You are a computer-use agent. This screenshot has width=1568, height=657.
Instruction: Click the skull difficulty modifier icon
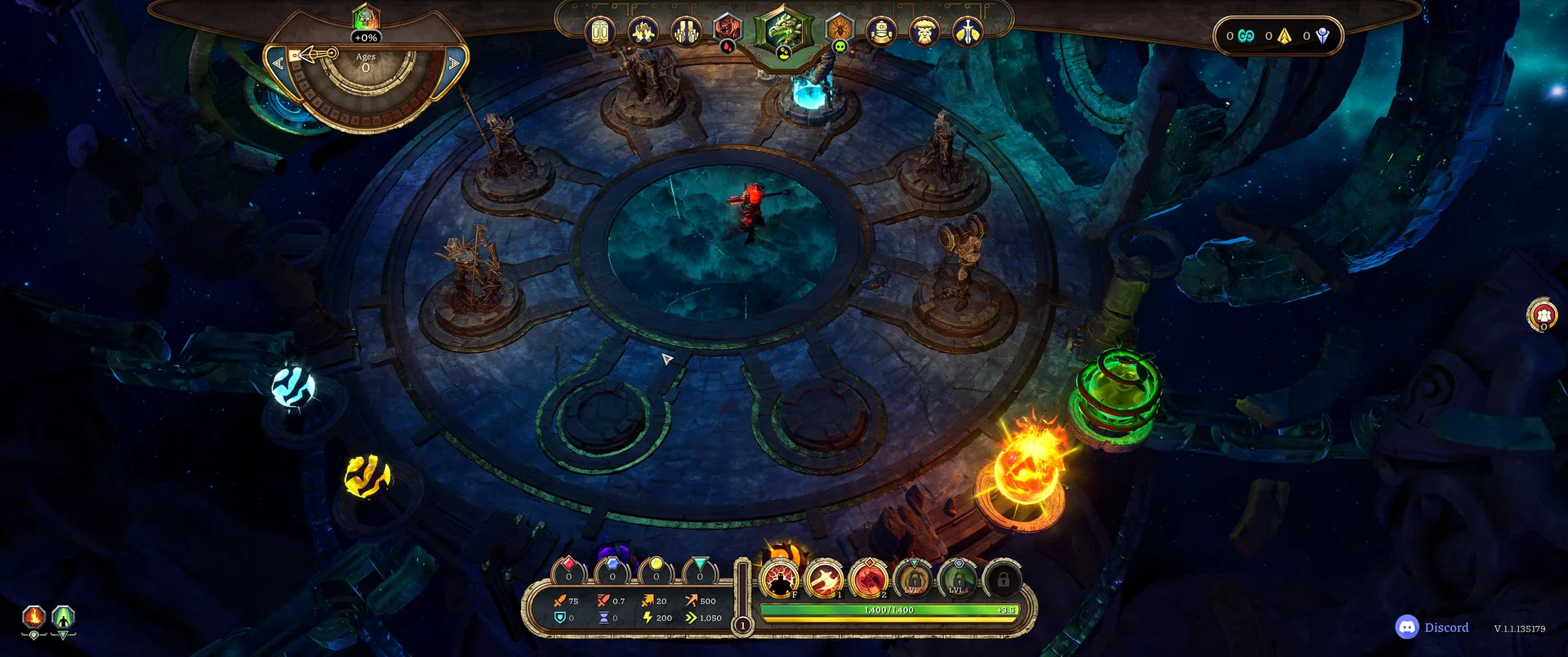coord(840,47)
